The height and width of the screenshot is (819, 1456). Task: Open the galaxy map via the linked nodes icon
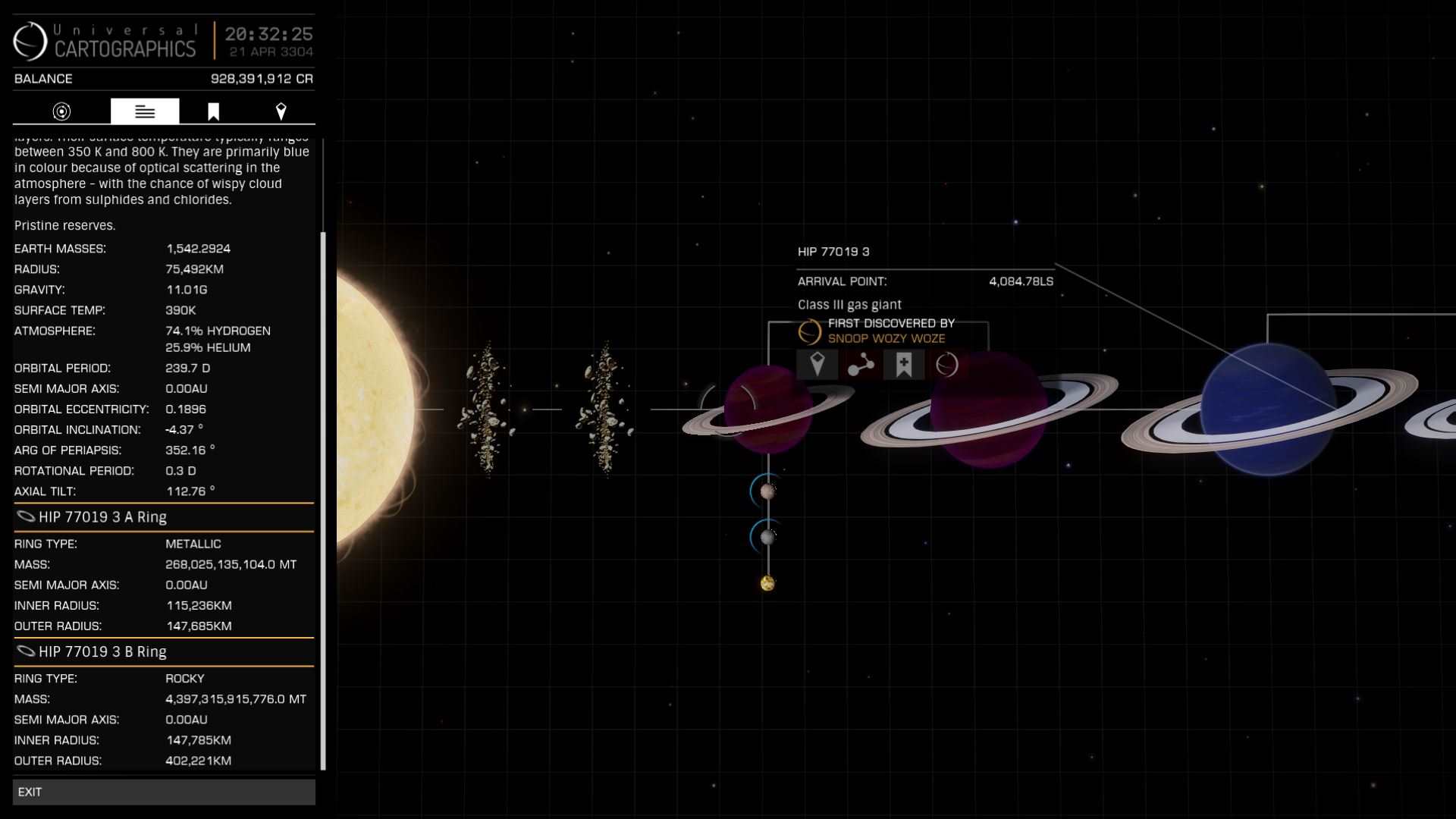click(x=861, y=365)
